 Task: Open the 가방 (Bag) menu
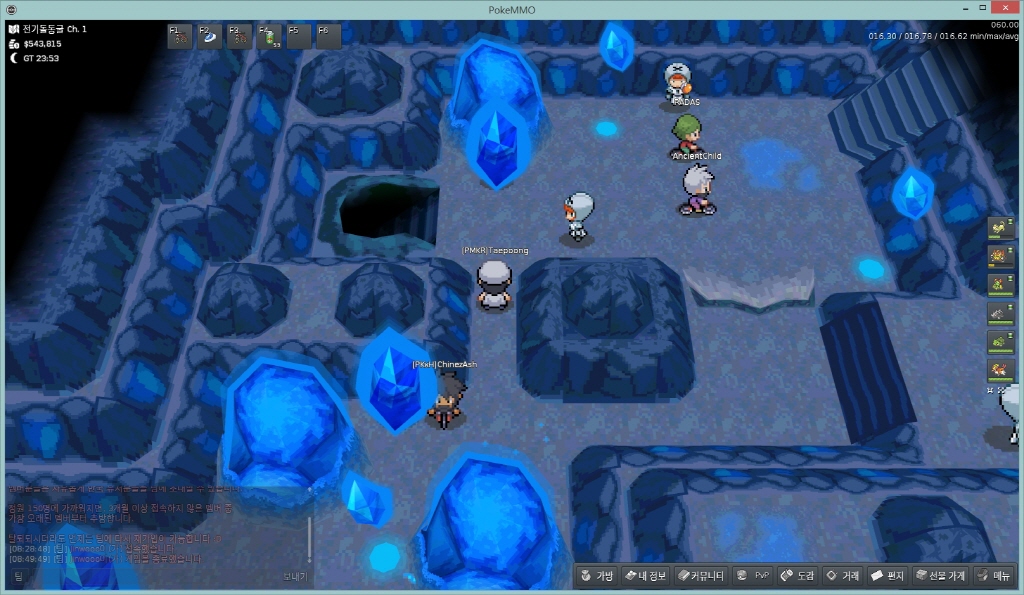595,576
